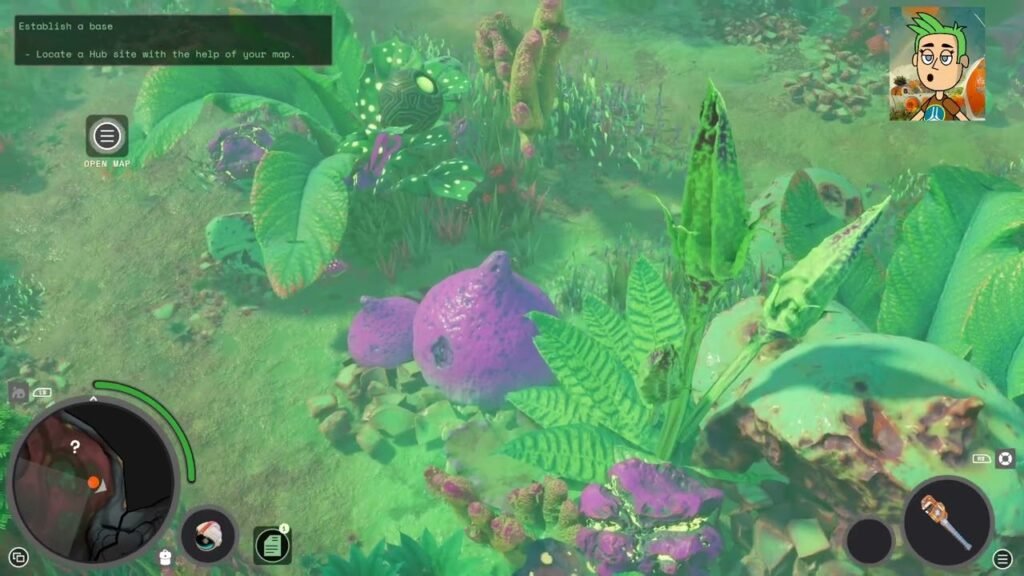
Task: Open the three-line menu beside the tool
Action: (1003, 559)
